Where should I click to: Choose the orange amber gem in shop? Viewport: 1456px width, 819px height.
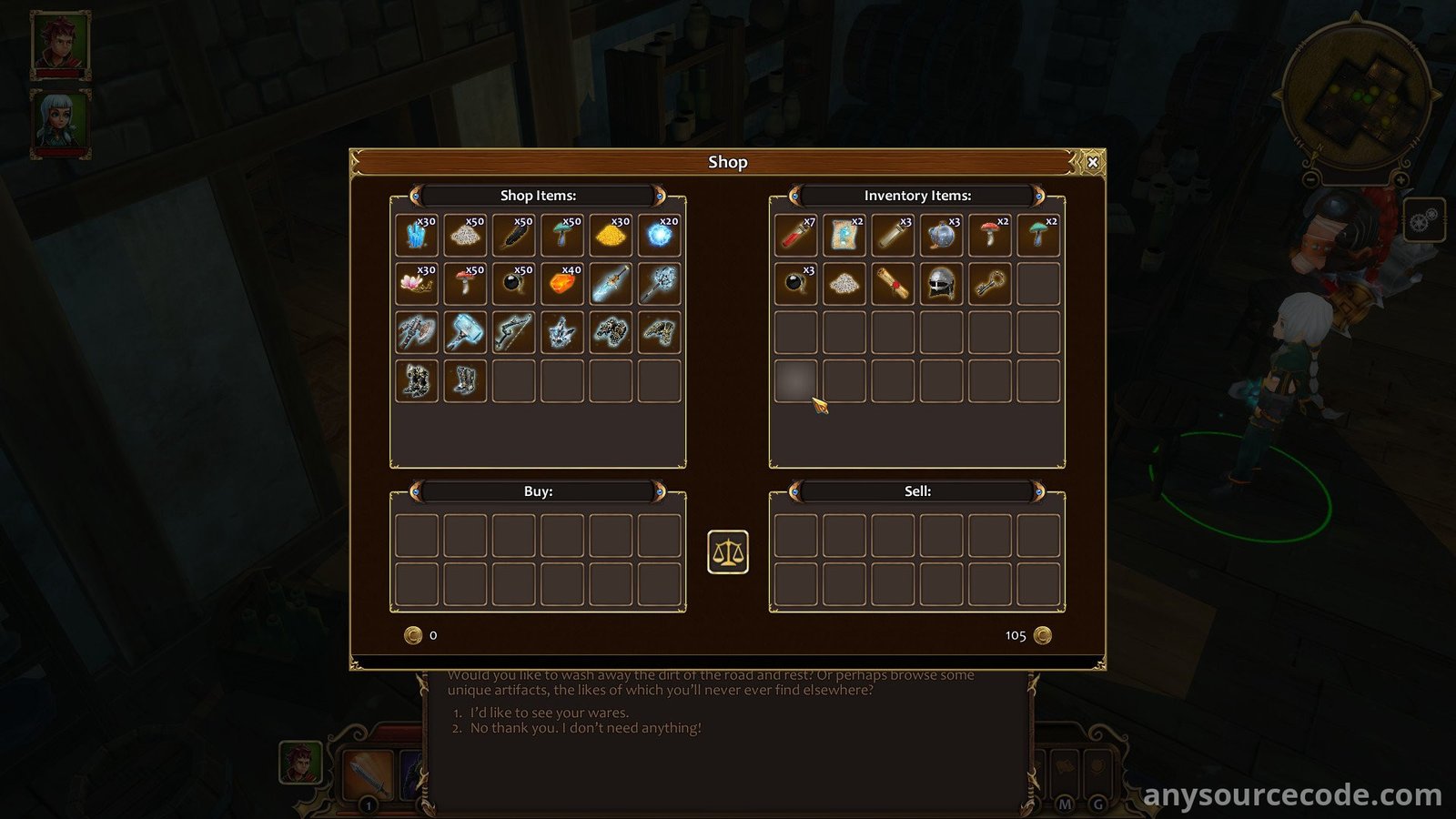coord(562,284)
